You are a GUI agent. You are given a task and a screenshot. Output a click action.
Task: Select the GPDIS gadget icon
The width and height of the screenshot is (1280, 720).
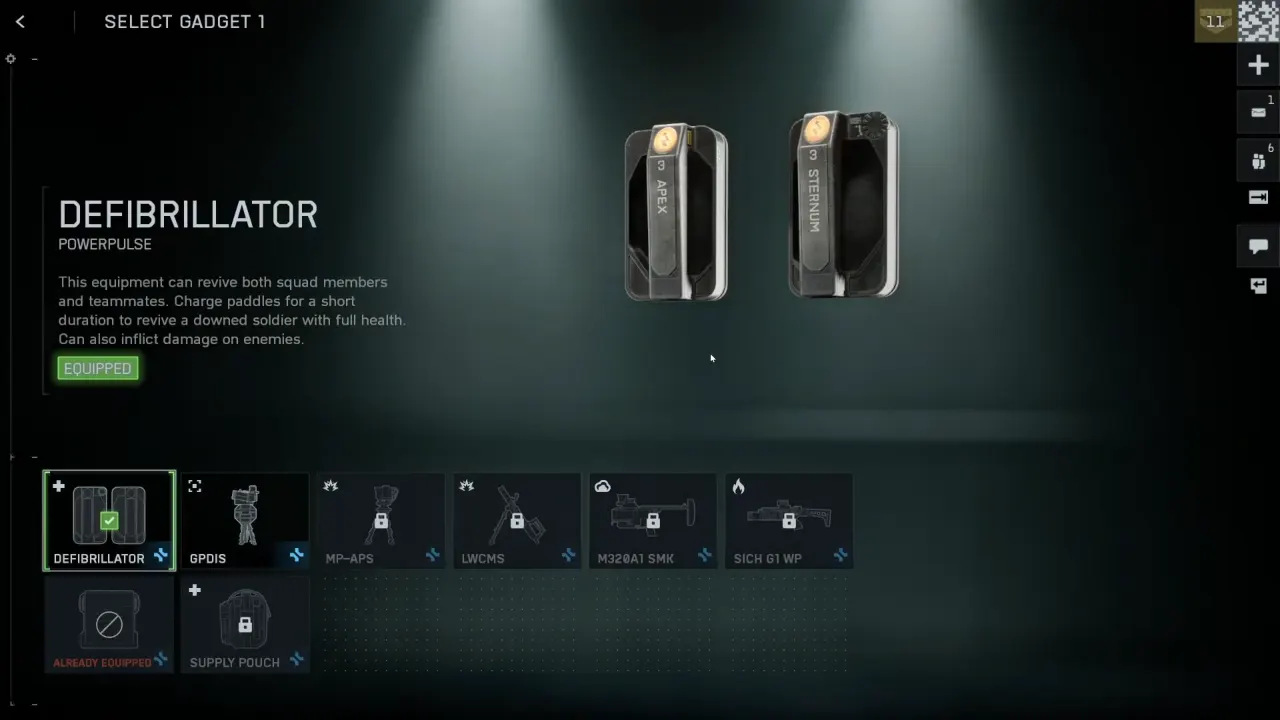pos(245,515)
